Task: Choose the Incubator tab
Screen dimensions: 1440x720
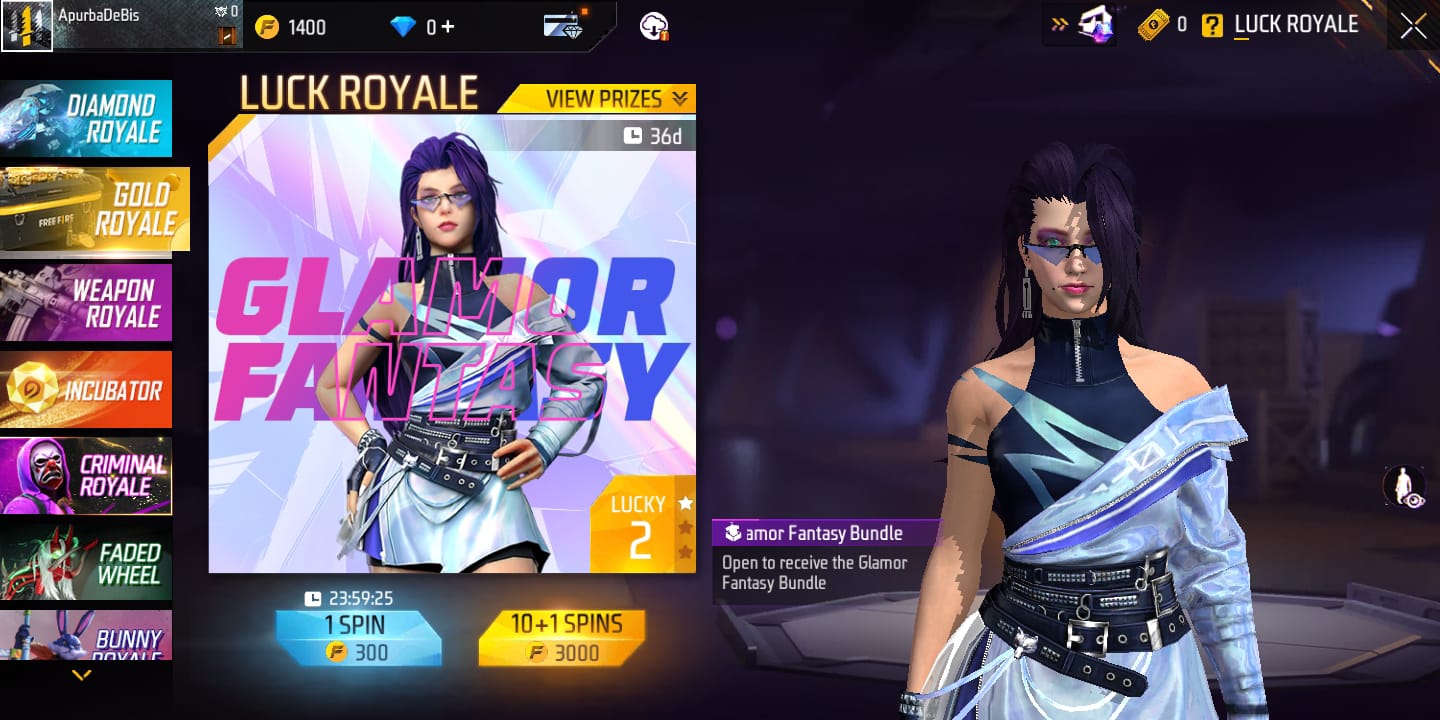Action: point(87,390)
